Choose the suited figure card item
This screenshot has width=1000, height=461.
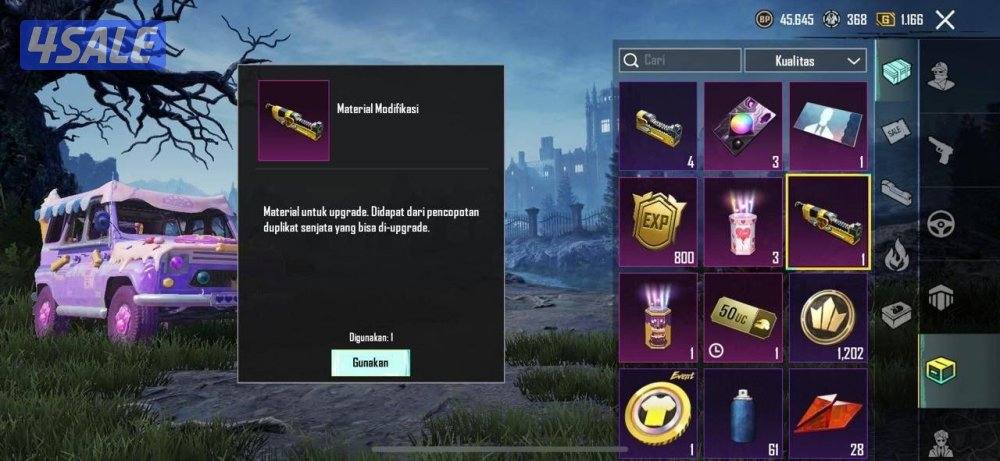click(x=827, y=125)
